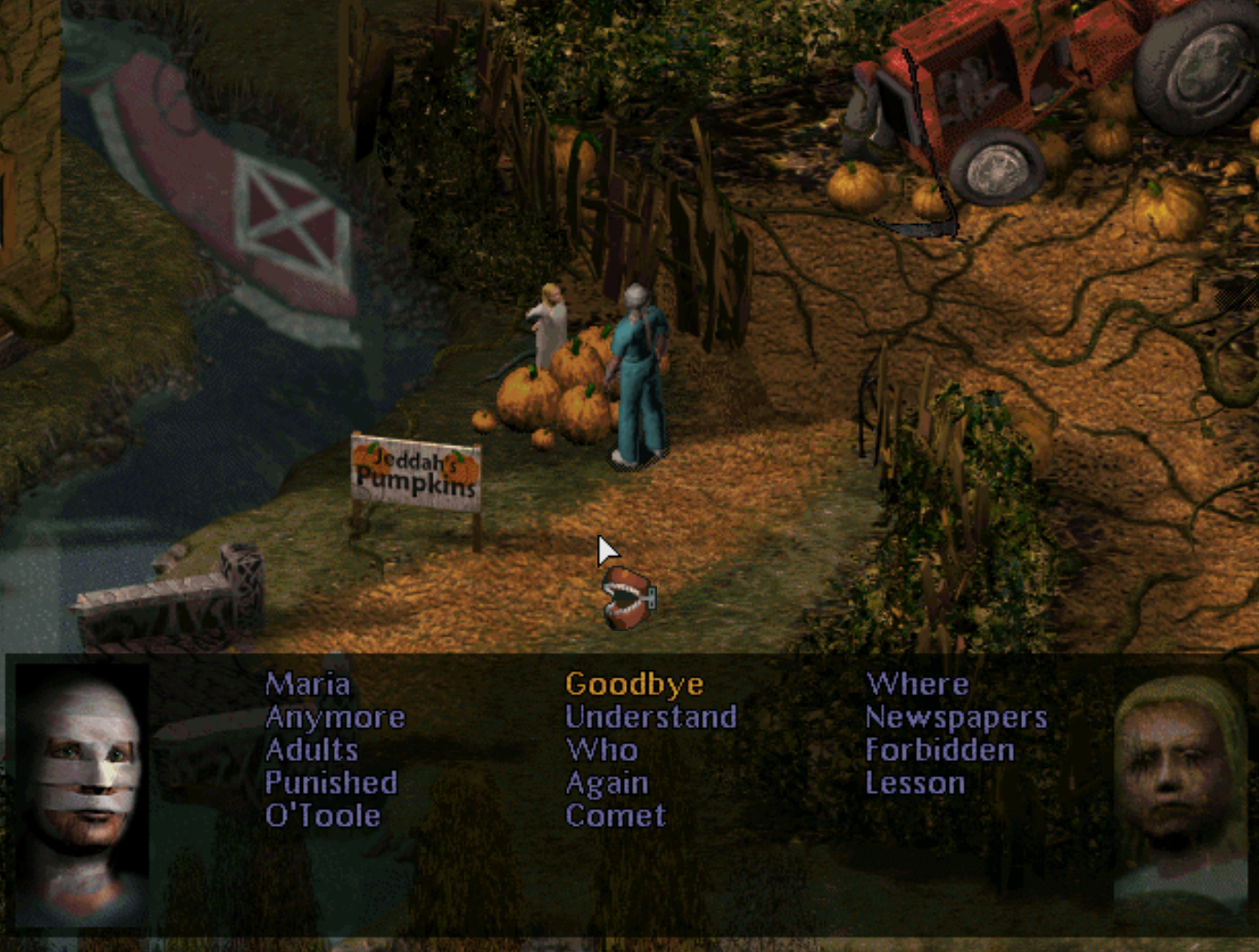Select the Who dialogue keyword
The image size is (1259, 952).
tap(601, 750)
